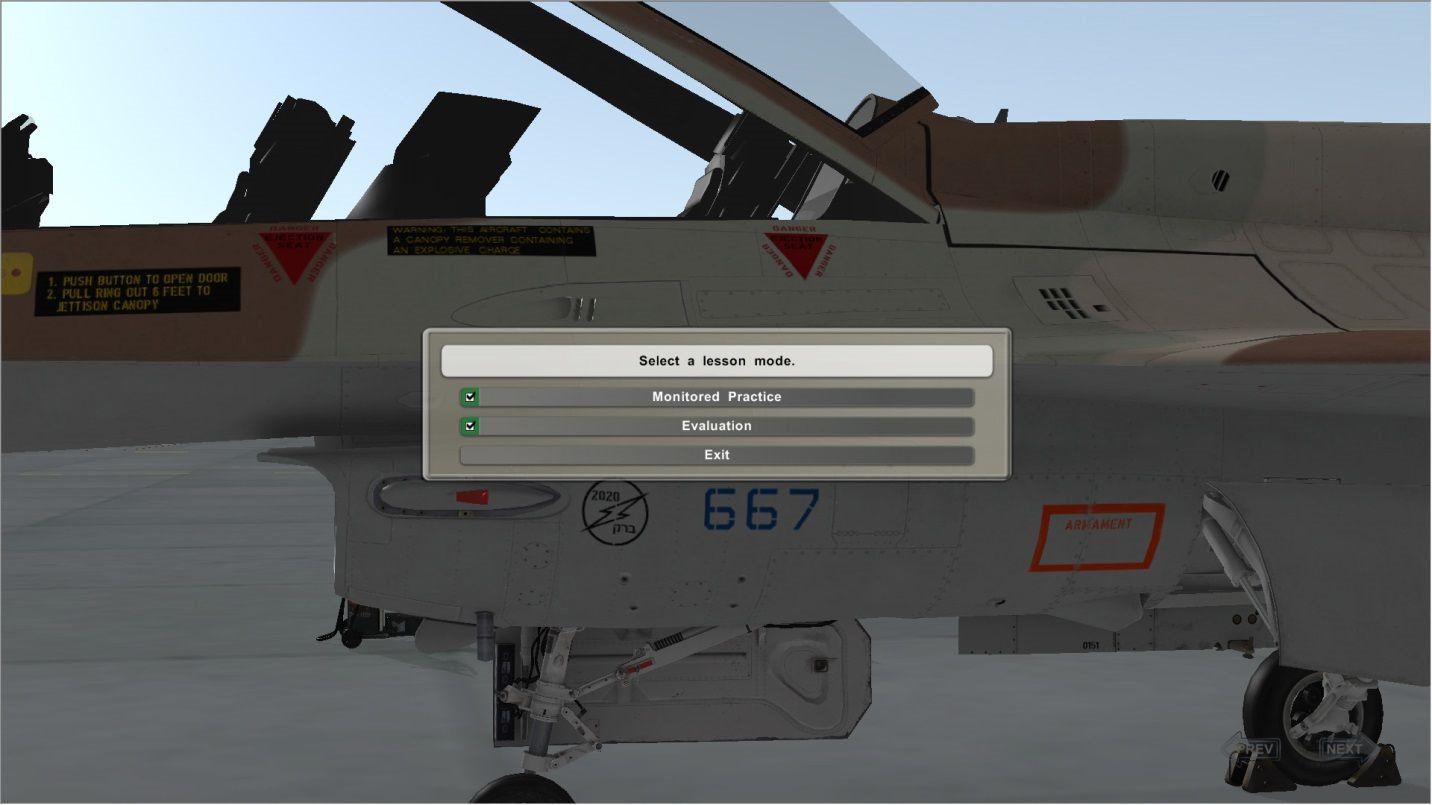
Task: Choose Evaluation from the mode list
Action: coord(716,425)
